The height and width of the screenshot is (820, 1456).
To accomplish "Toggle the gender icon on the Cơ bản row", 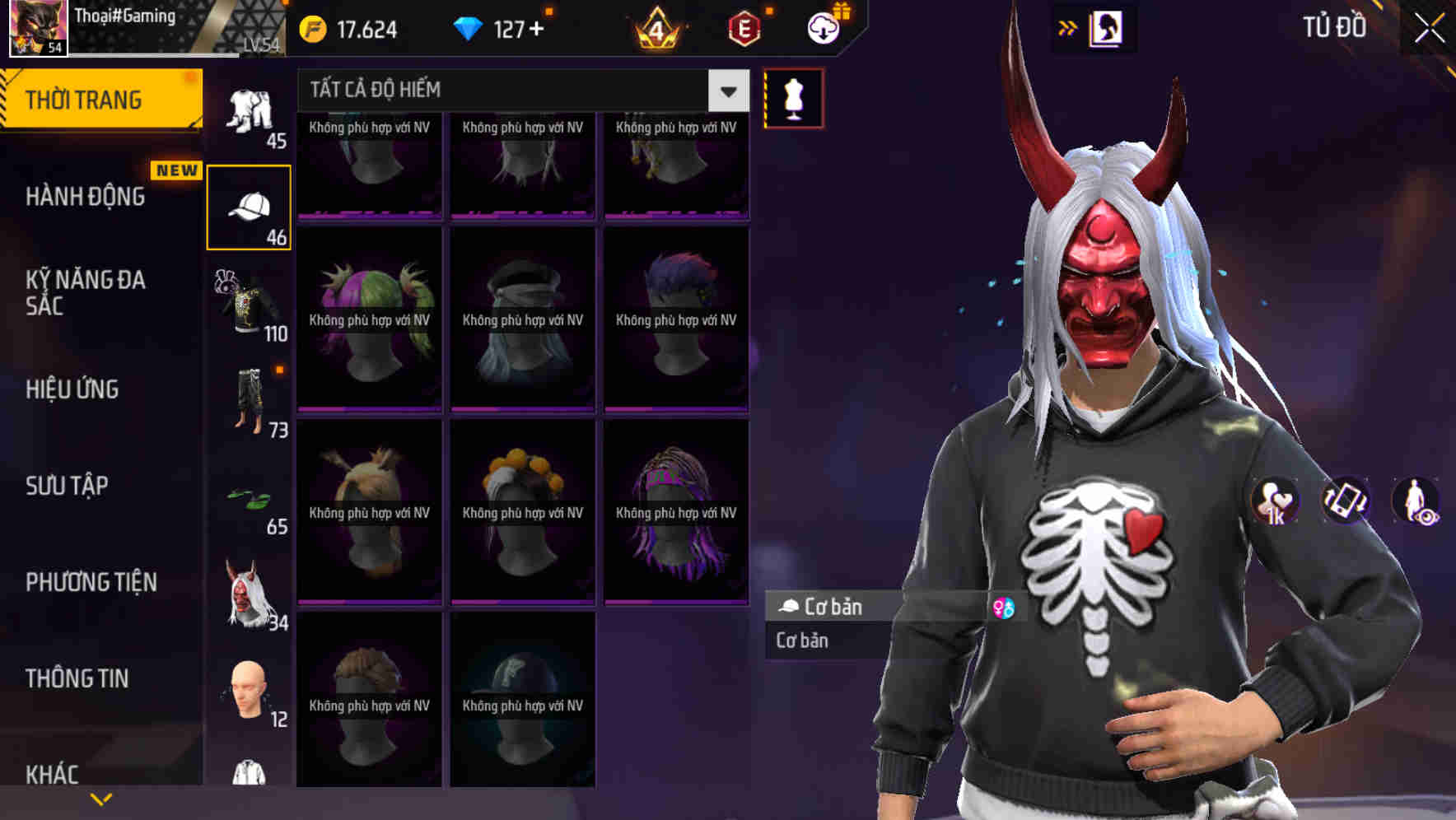I will coord(1004,608).
